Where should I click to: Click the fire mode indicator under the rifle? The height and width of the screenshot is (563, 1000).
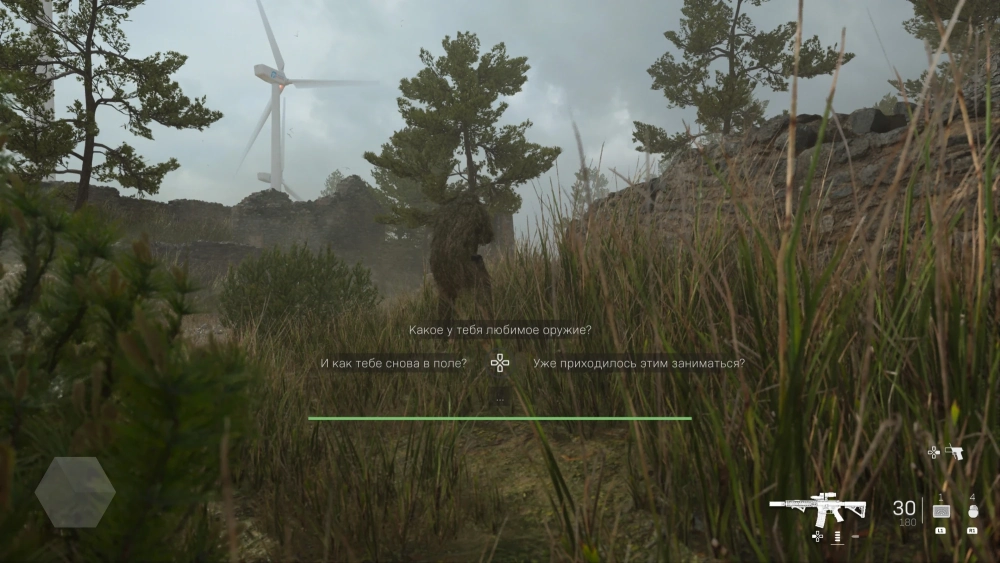pos(836,537)
